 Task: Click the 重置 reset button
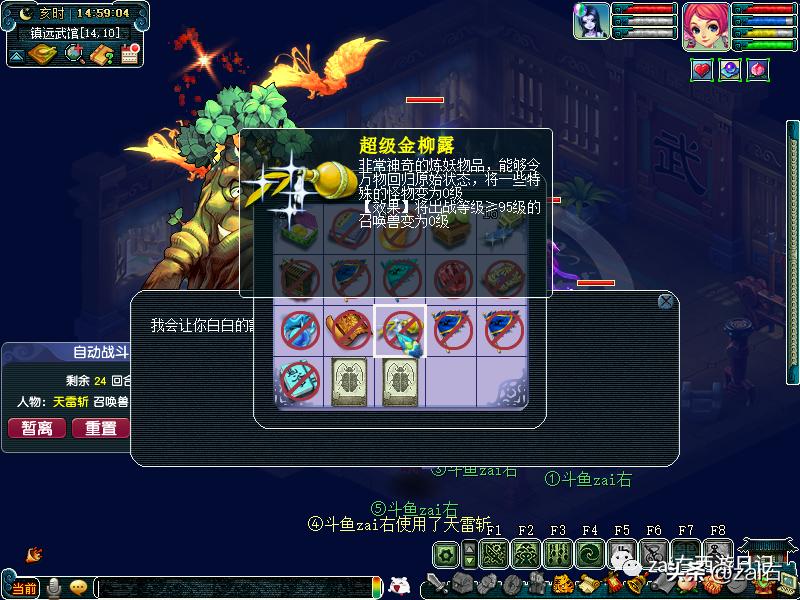[x=100, y=428]
